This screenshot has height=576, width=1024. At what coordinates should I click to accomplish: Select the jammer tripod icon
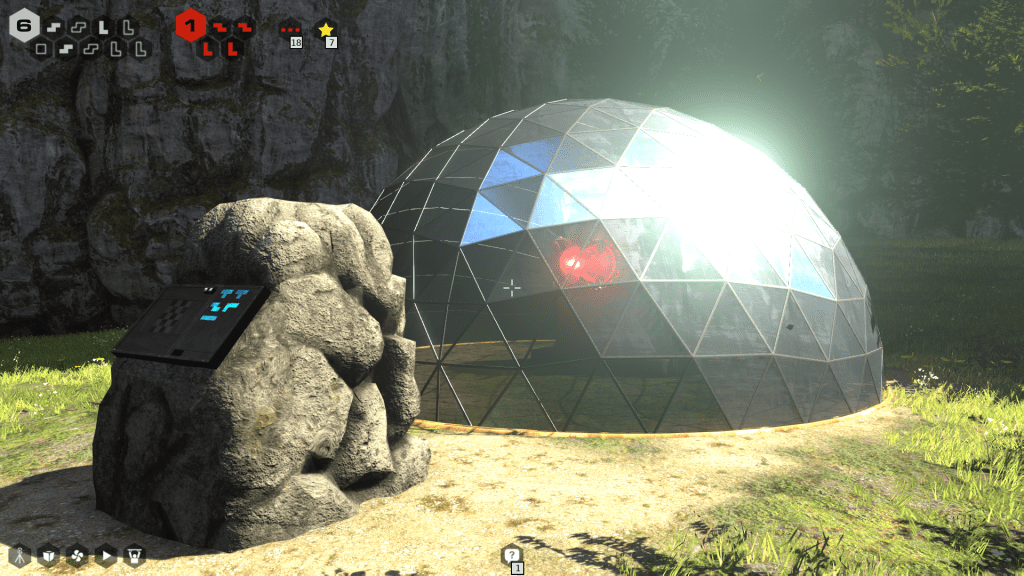tap(19, 555)
